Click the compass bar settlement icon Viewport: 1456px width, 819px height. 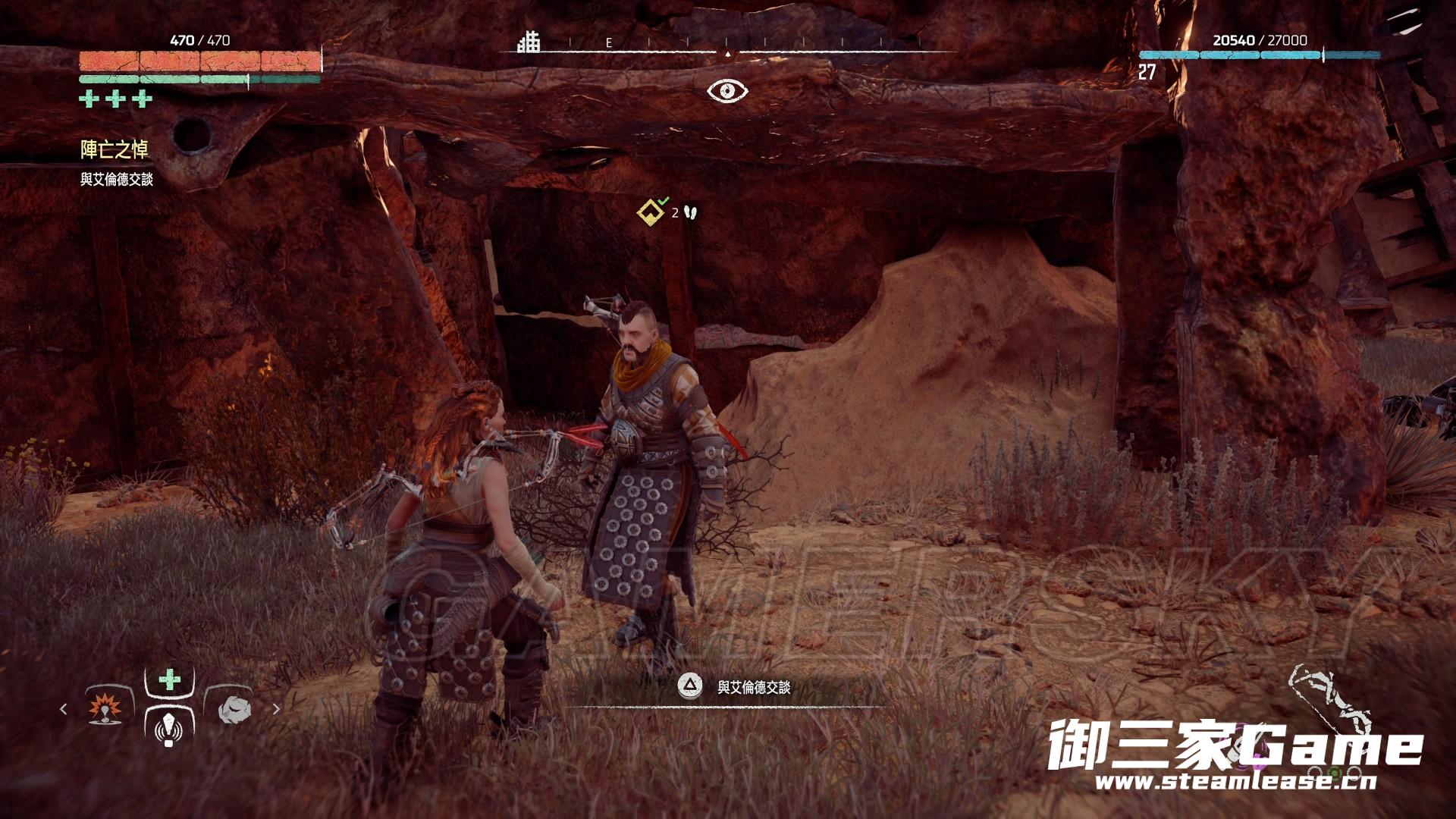pos(529,42)
